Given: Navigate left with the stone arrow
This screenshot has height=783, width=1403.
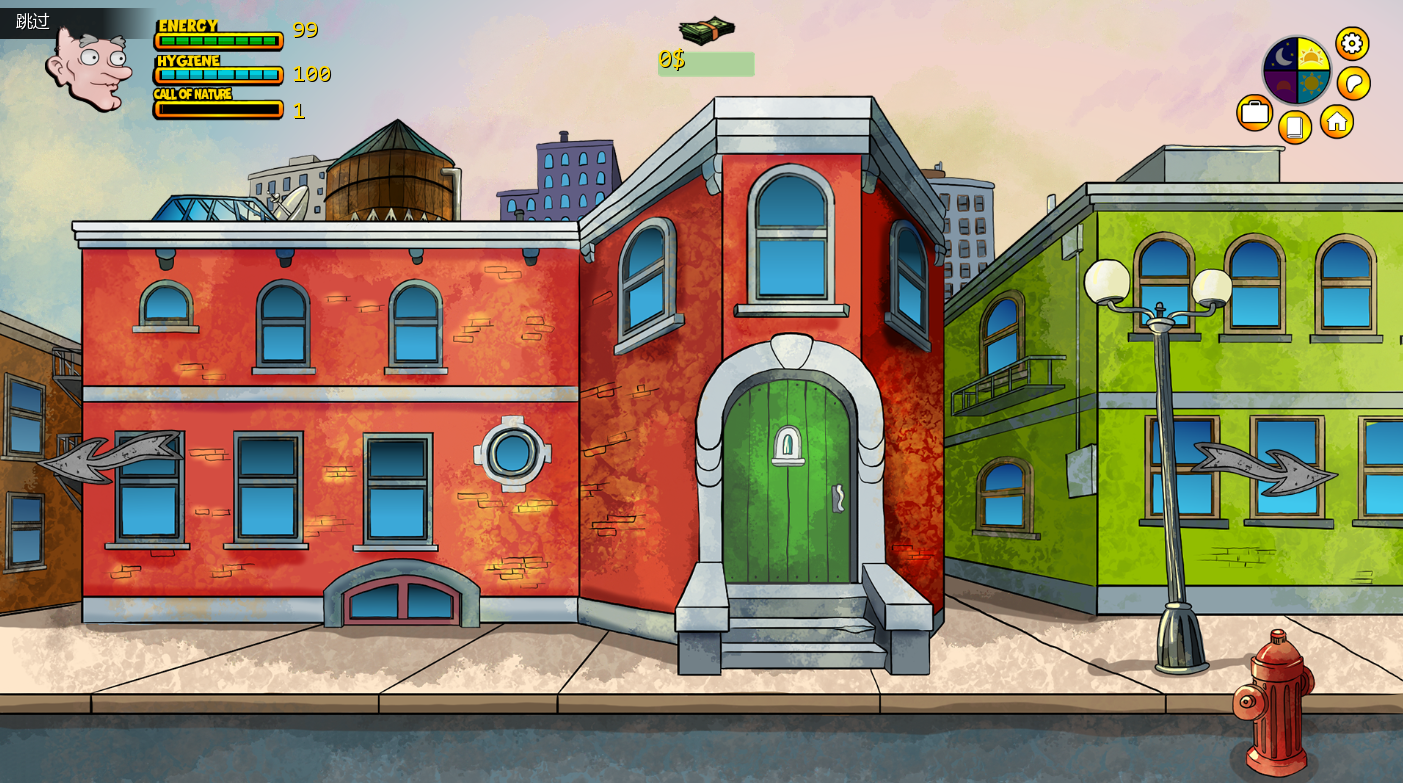Looking at the screenshot, I should tap(108, 457).
